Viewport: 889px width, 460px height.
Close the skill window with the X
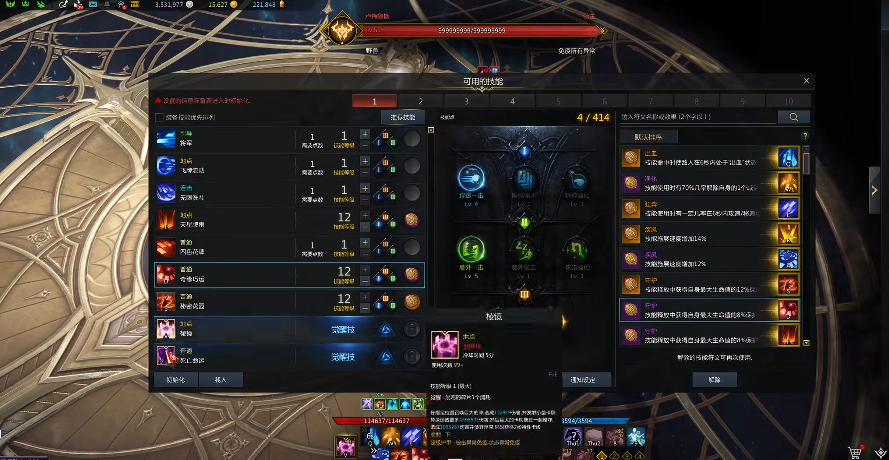click(x=807, y=81)
